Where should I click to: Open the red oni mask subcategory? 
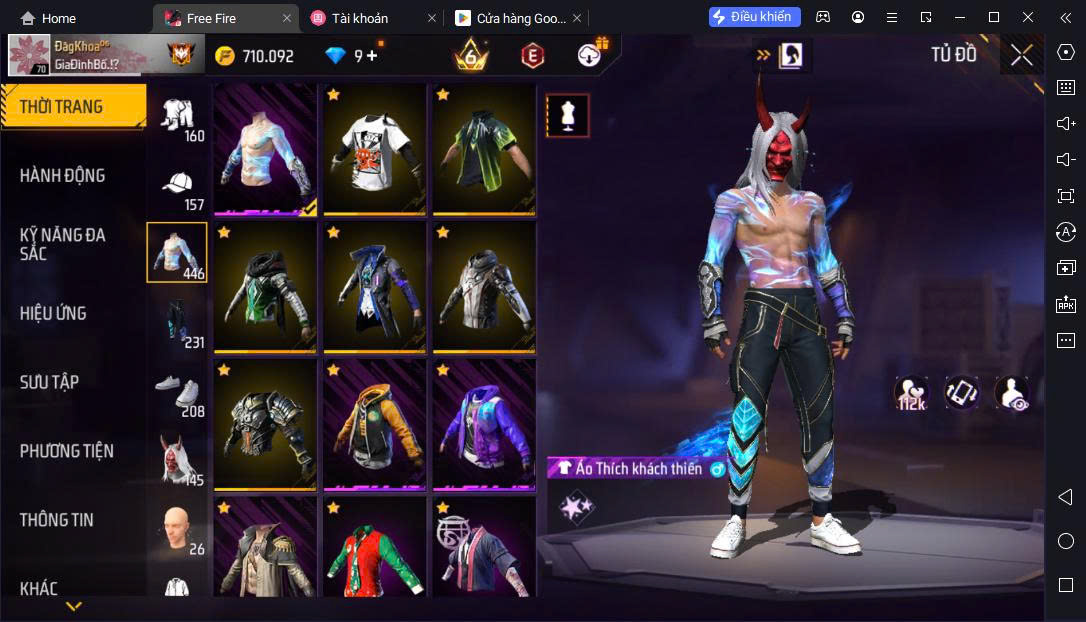178,461
